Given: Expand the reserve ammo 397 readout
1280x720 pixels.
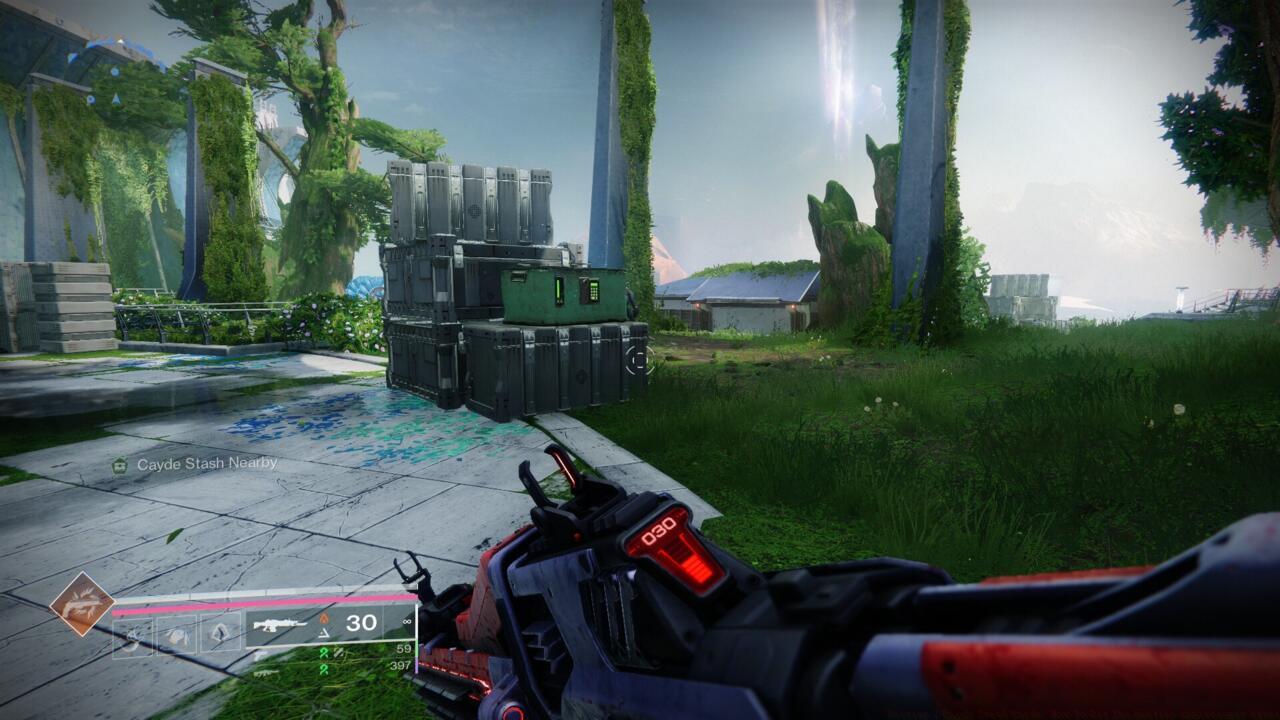Looking at the screenshot, I should pyautogui.click(x=401, y=664).
